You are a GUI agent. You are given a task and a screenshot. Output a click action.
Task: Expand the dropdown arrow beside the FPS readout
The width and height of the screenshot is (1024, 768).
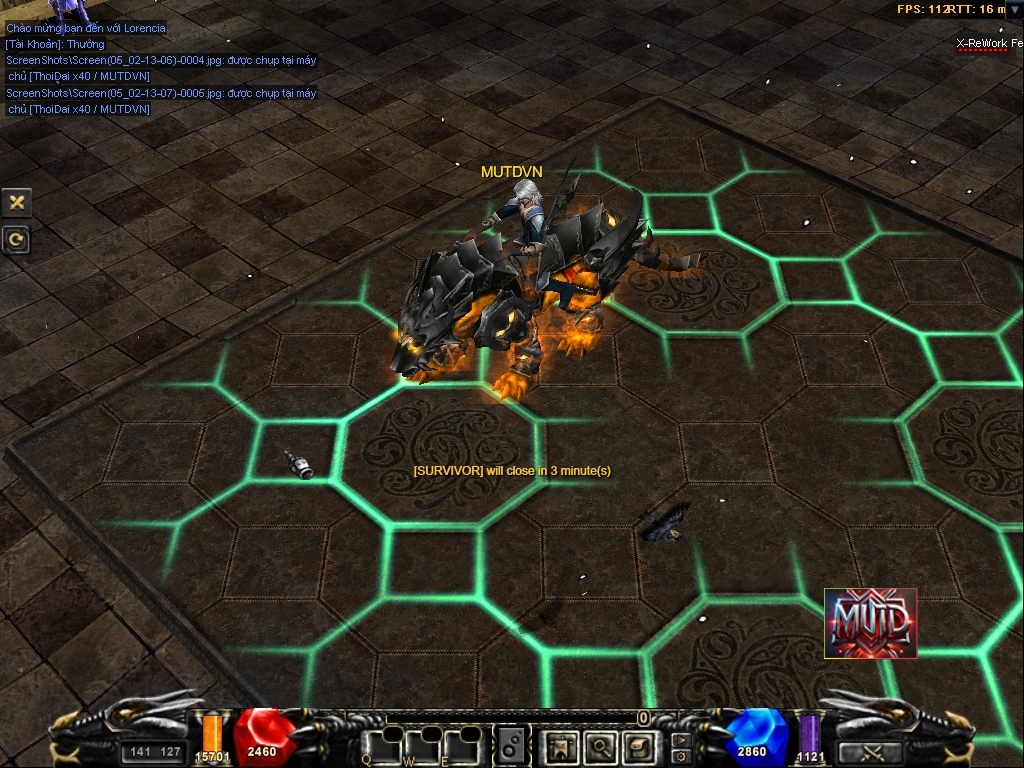(1013, 9)
